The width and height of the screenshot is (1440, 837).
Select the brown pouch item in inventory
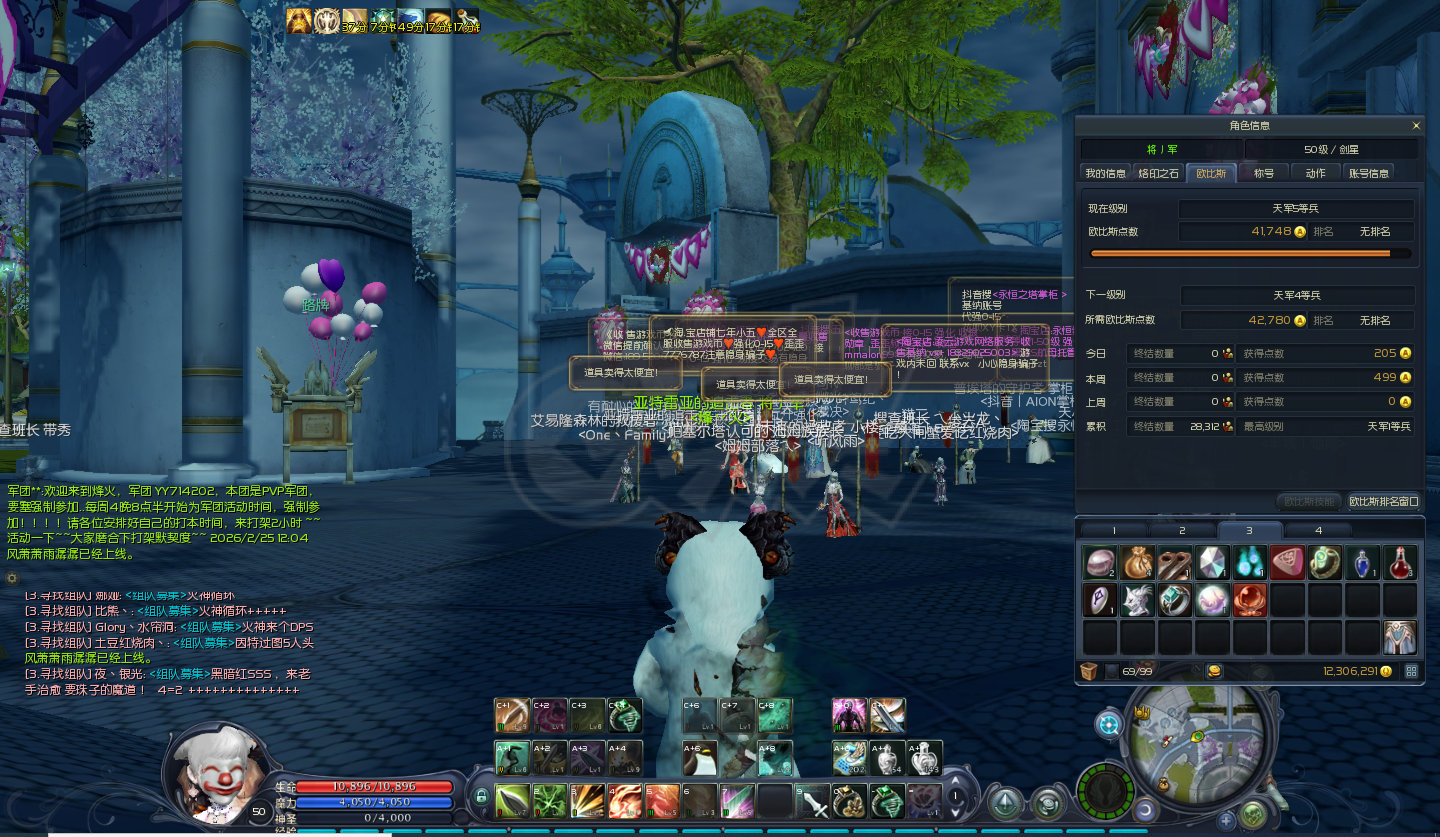coord(1137,562)
